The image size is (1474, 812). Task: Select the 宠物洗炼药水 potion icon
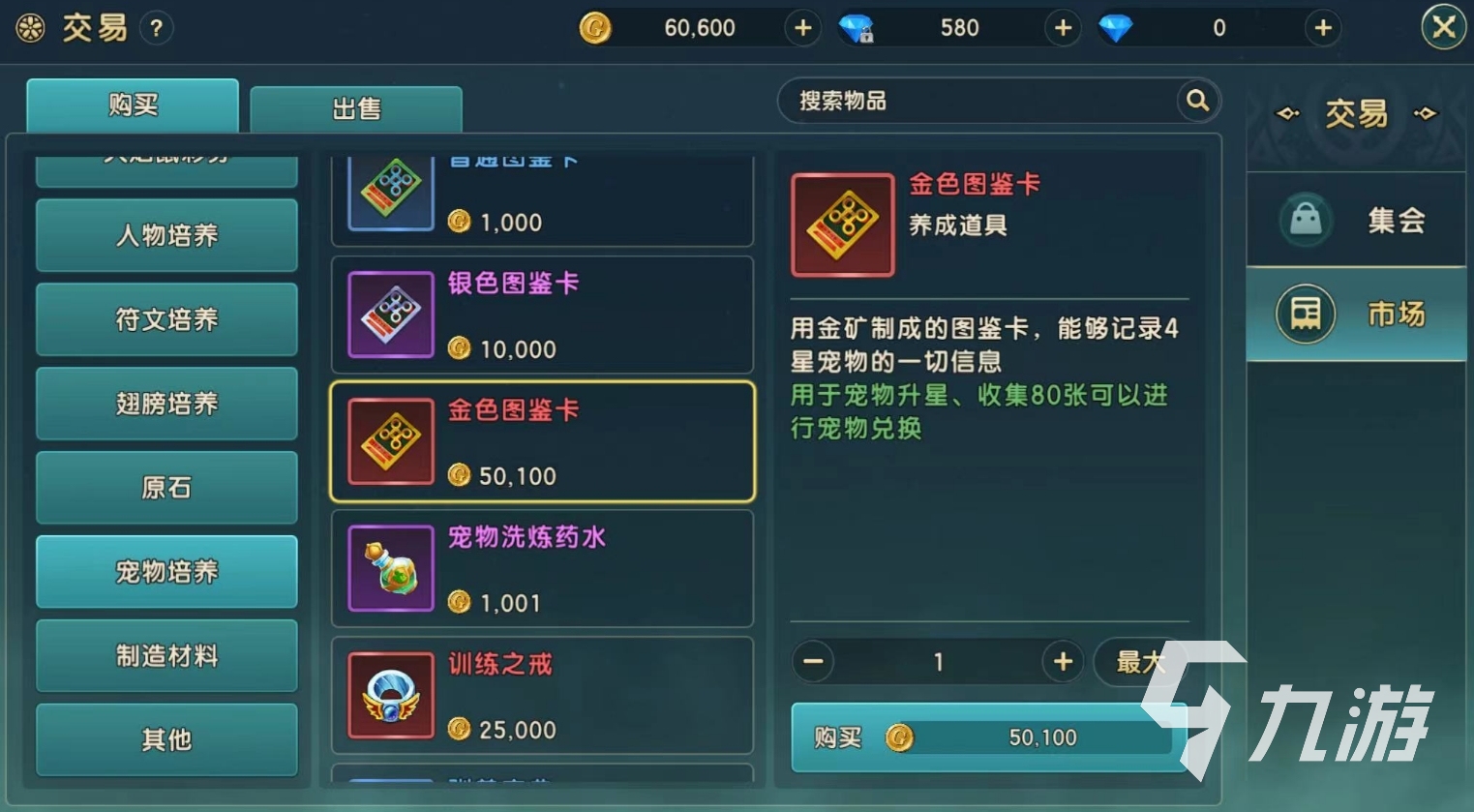389,569
